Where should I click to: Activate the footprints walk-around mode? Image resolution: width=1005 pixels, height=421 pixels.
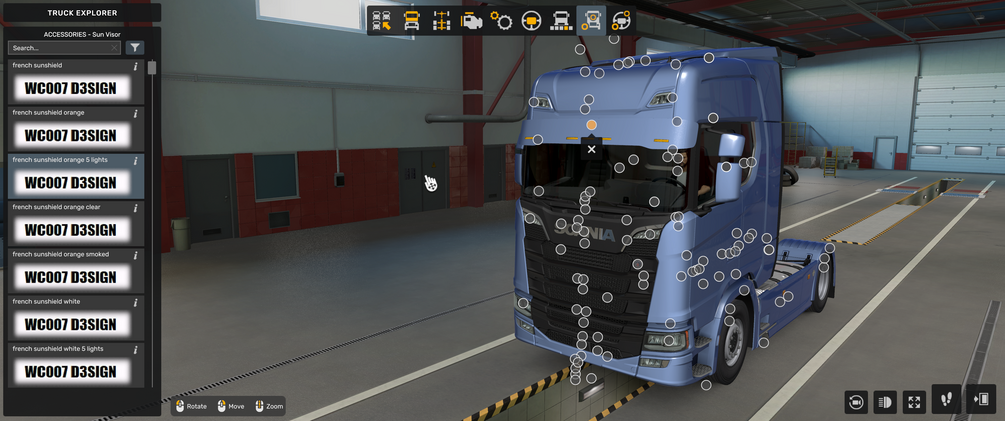click(946, 400)
